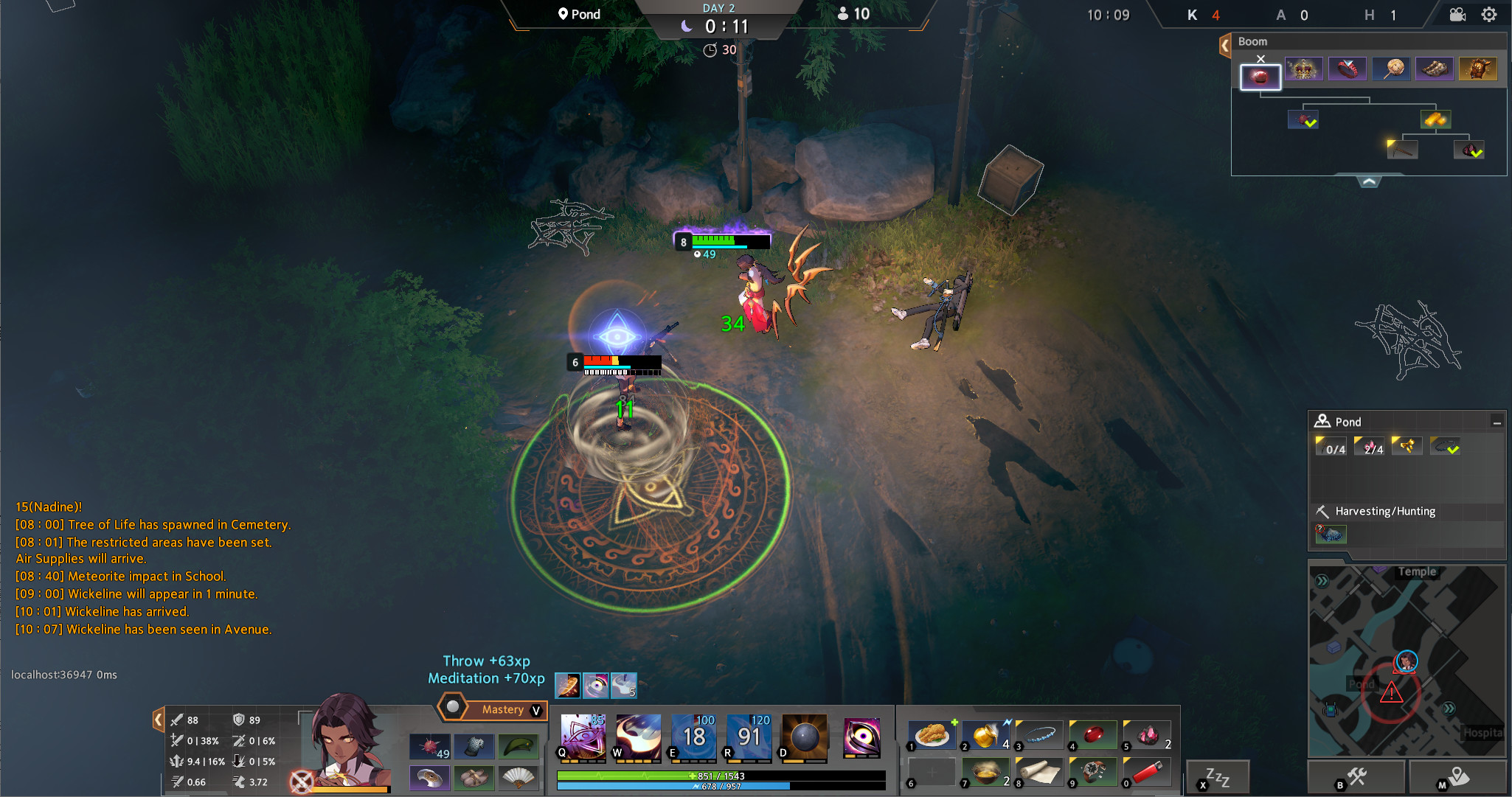Screen dimensions: 1512x797
Task: Close the Boom panel with its X
Action: coord(1260,58)
